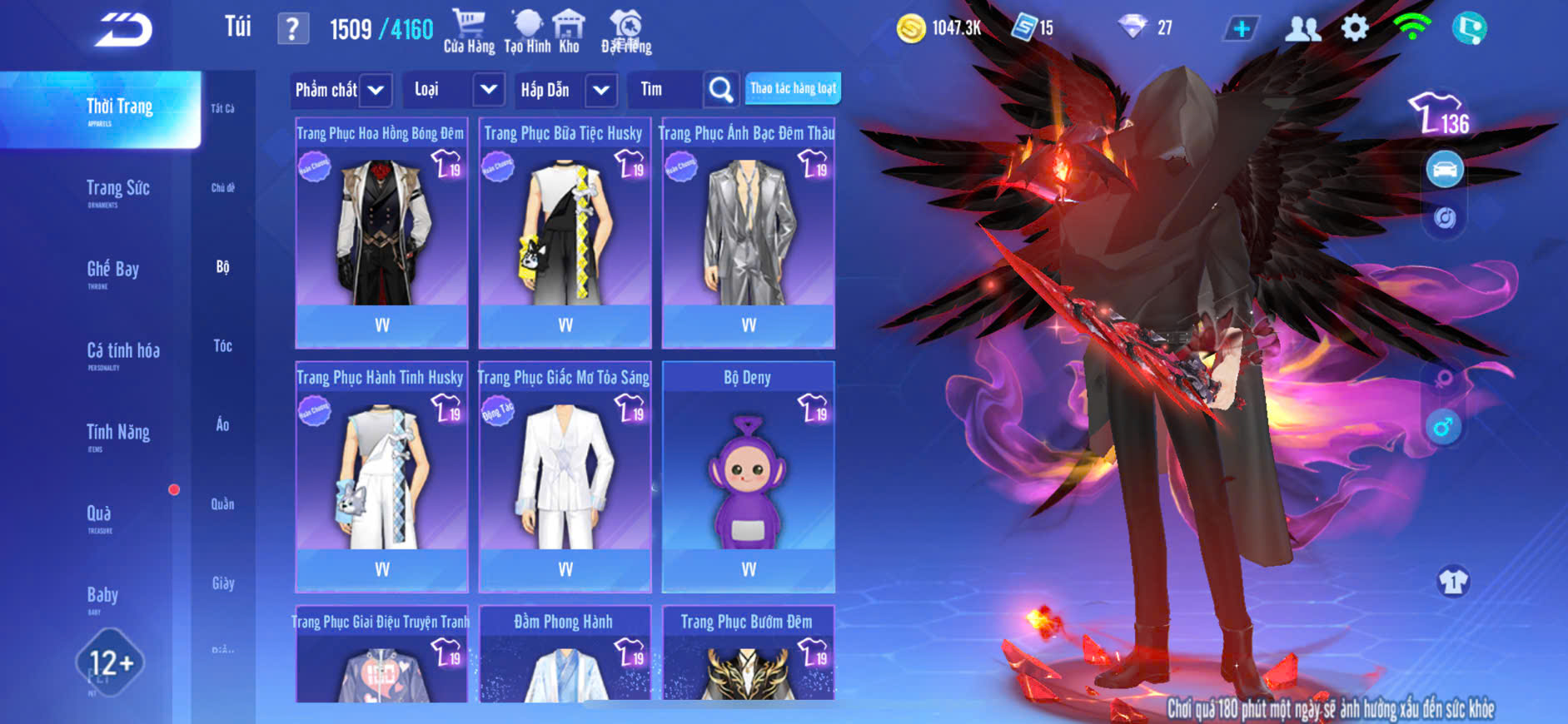Open the question mark help button
Image resolution: width=1568 pixels, height=724 pixels.
[x=292, y=29]
